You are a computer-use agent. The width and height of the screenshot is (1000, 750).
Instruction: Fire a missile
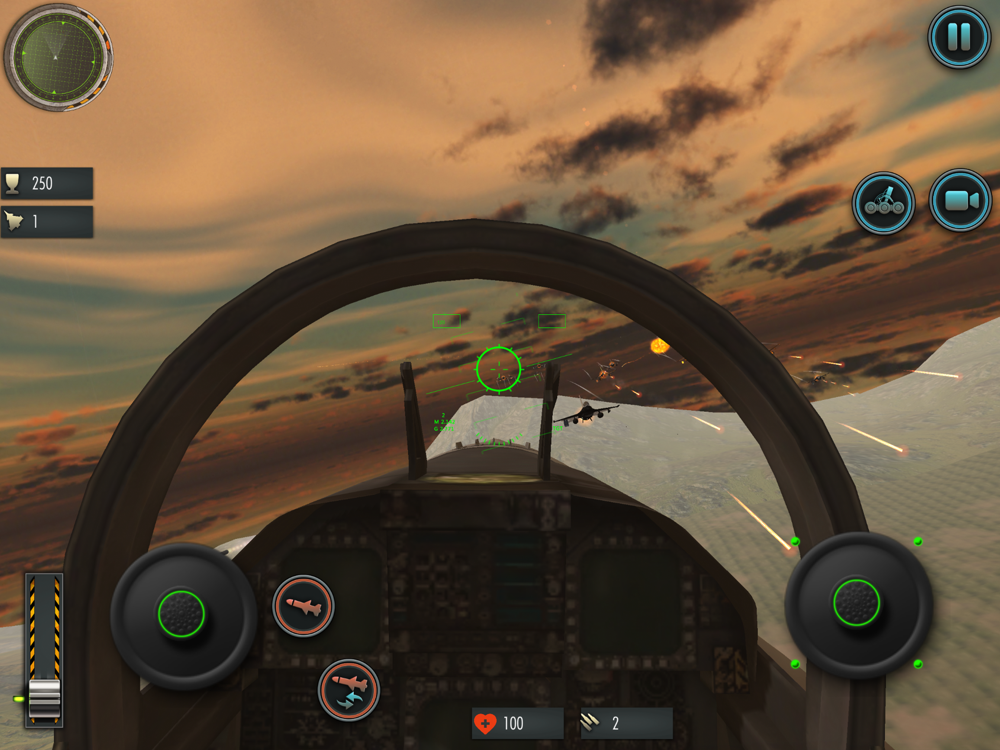pos(303,605)
